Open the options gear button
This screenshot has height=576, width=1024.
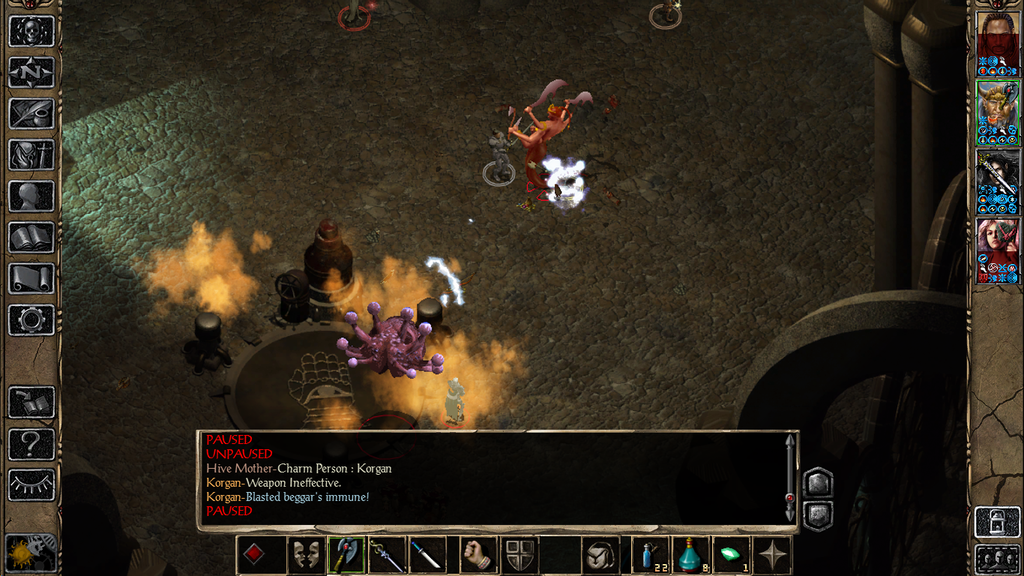pyautogui.click(x=31, y=320)
